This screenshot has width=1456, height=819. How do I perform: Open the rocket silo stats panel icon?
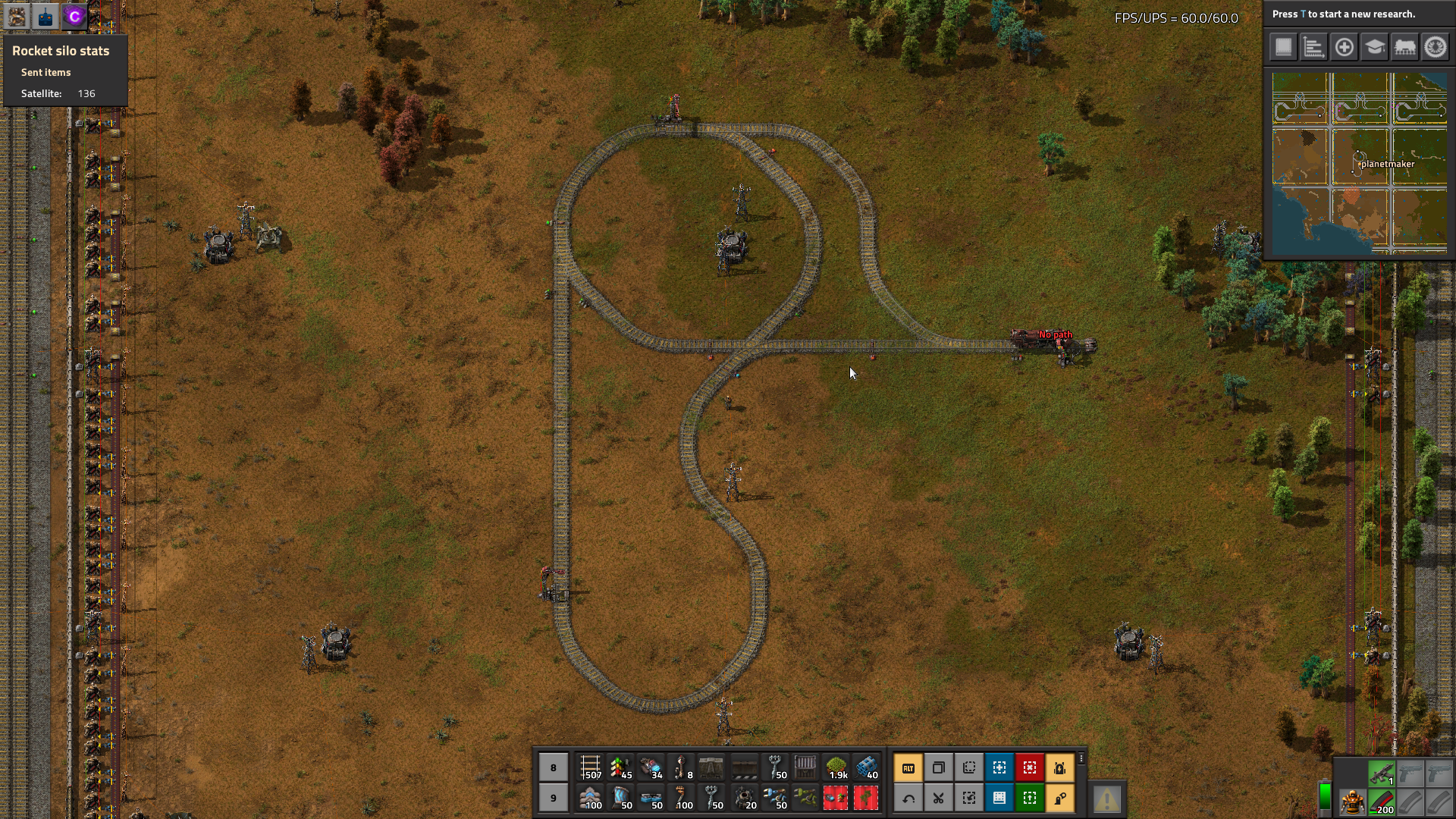point(15,16)
